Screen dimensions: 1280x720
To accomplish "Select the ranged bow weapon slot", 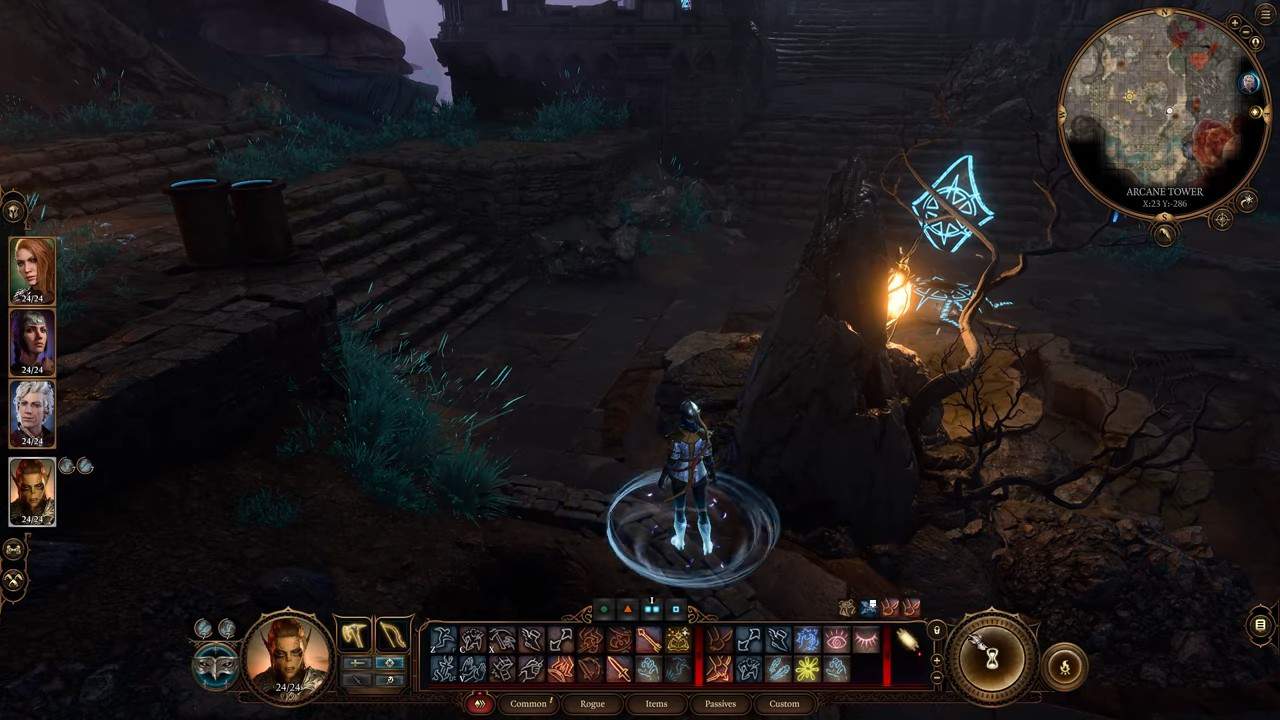I will tap(393, 634).
